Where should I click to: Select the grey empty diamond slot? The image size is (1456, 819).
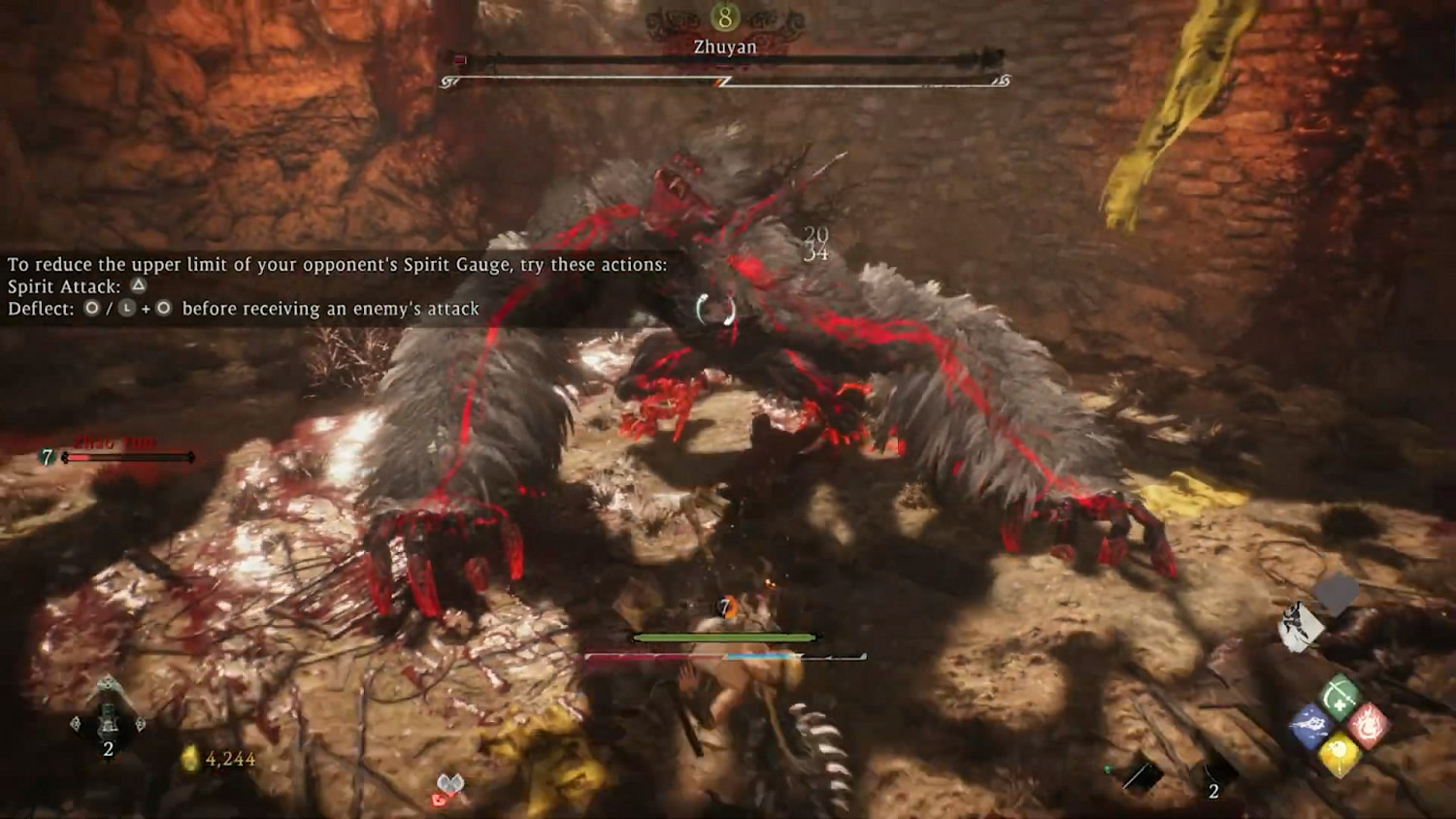(1336, 594)
